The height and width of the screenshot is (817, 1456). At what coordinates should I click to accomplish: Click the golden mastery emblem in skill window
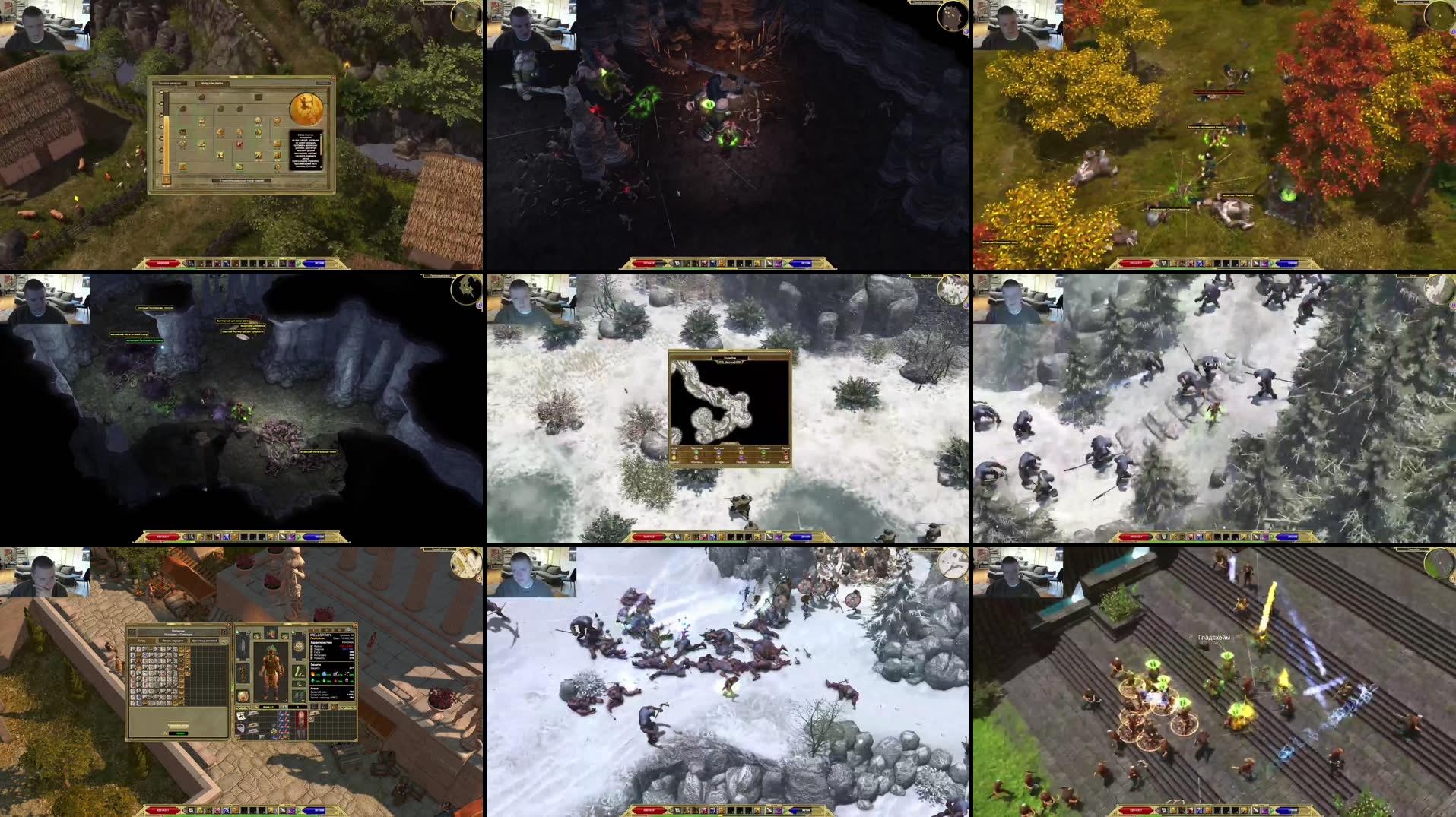pos(305,109)
